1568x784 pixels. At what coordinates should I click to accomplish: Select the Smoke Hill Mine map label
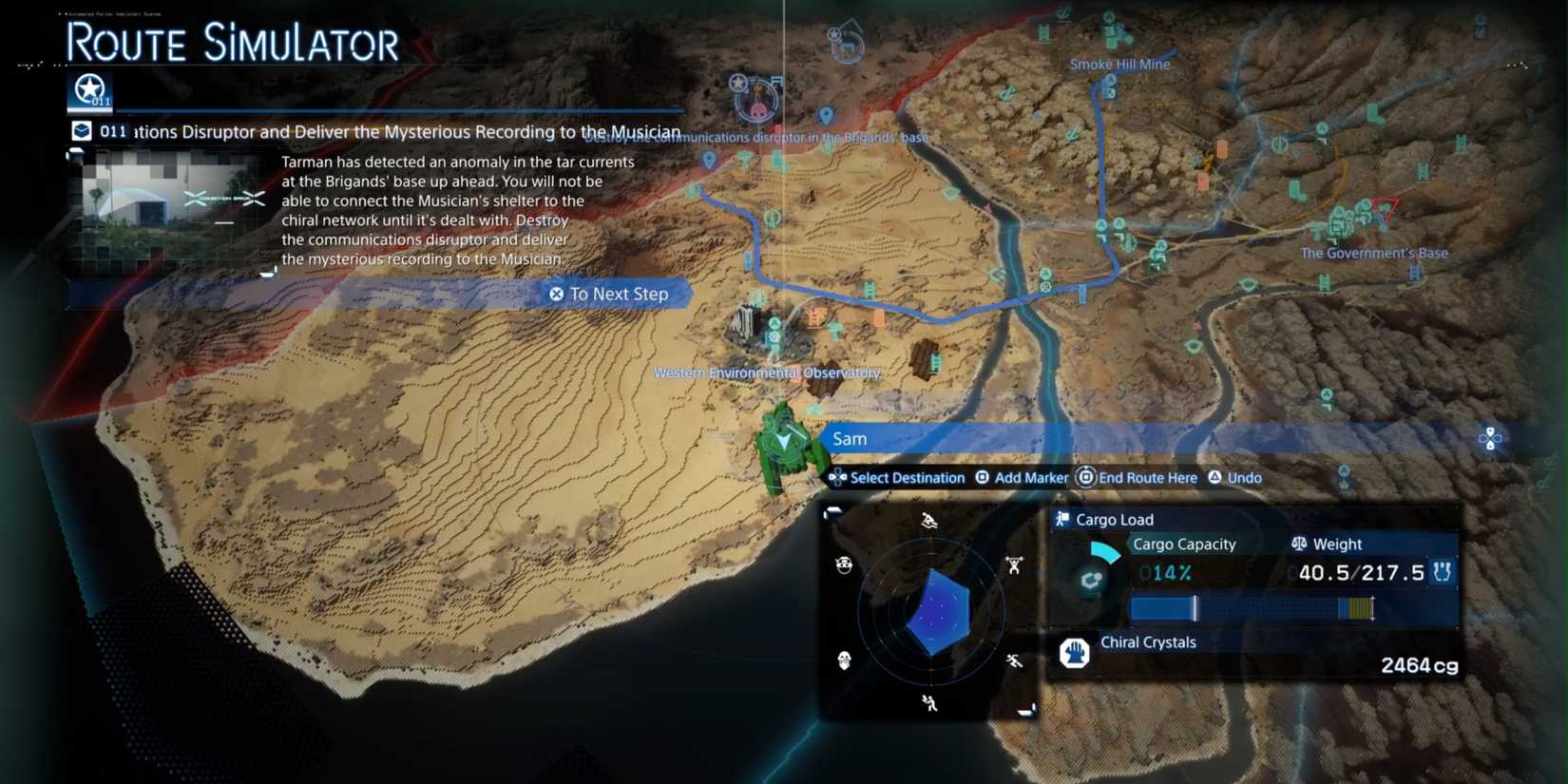point(1121,64)
